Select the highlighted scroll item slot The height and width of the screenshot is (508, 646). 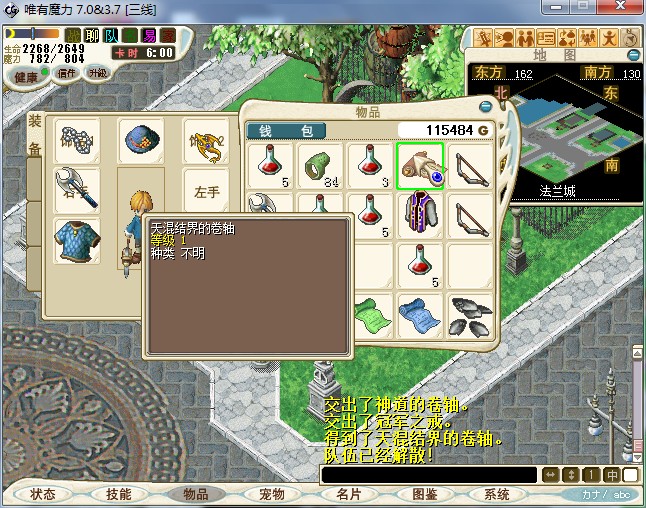[x=420, y=165]
